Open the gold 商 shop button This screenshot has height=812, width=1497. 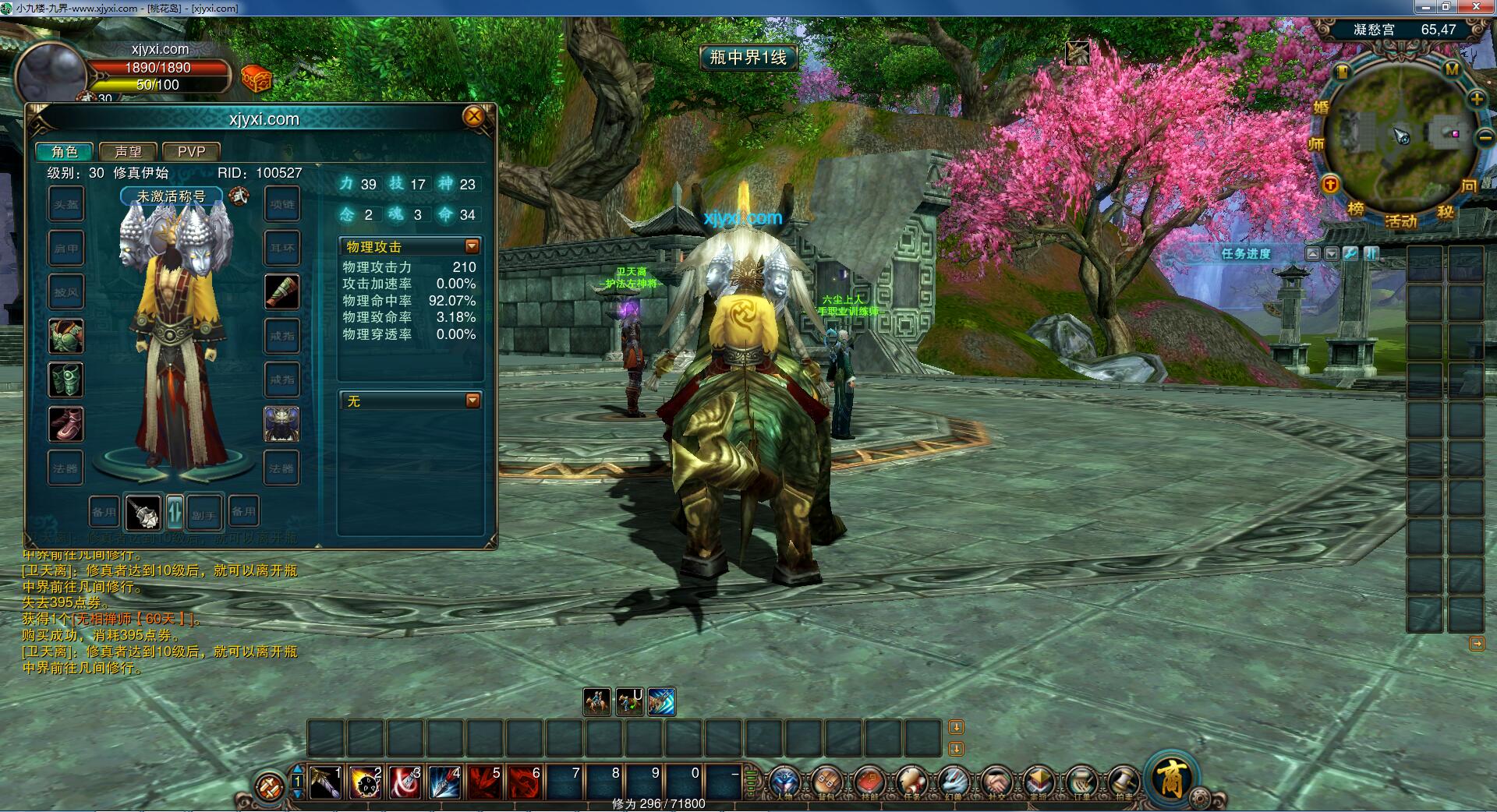point(1171,778)
